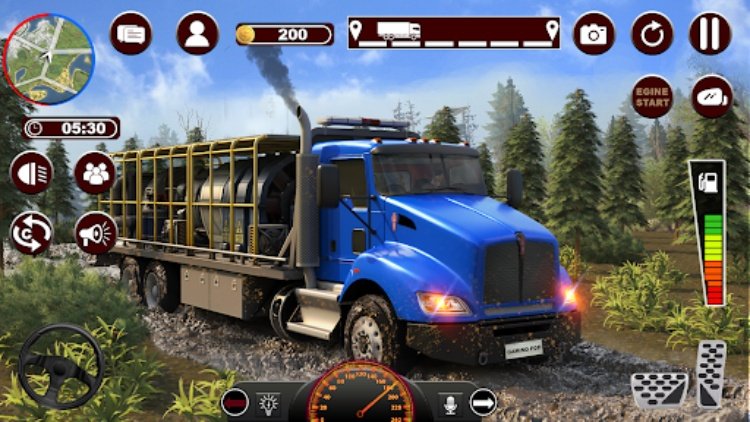Pause the game
The width and height of the screenshot is (750, 422).
tap(710, 34)
